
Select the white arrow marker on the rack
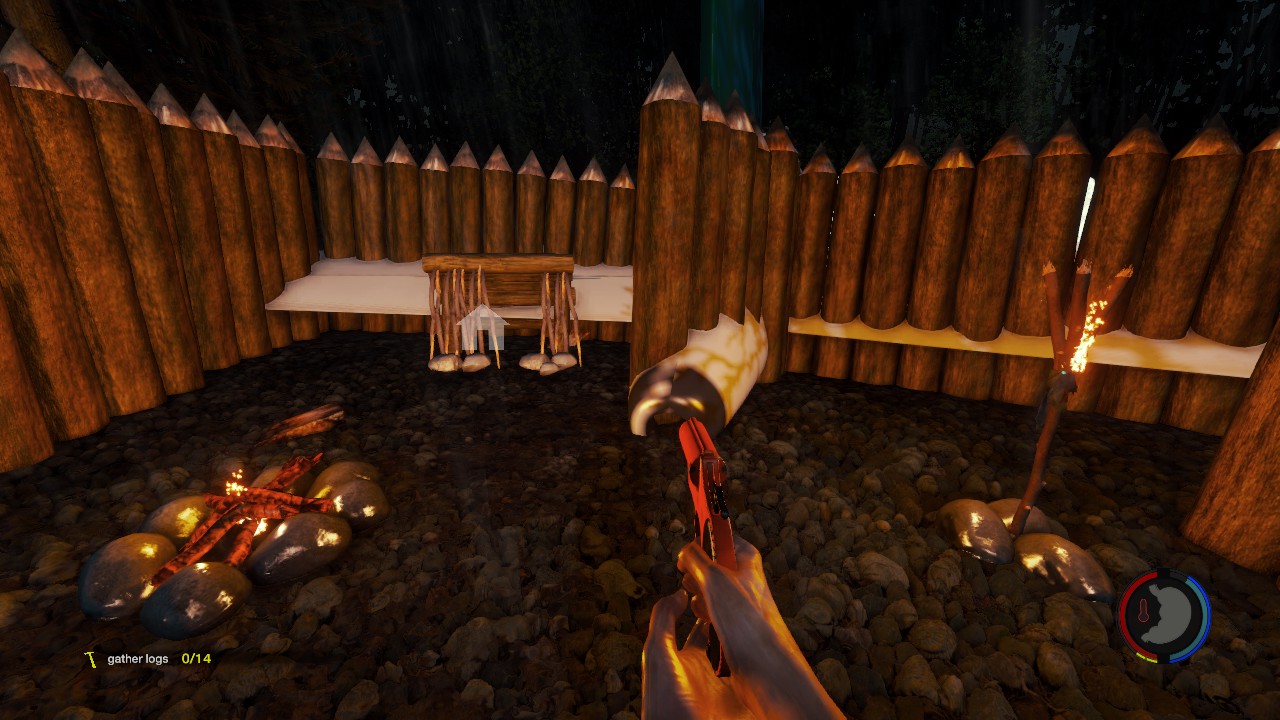click(483, 326)
